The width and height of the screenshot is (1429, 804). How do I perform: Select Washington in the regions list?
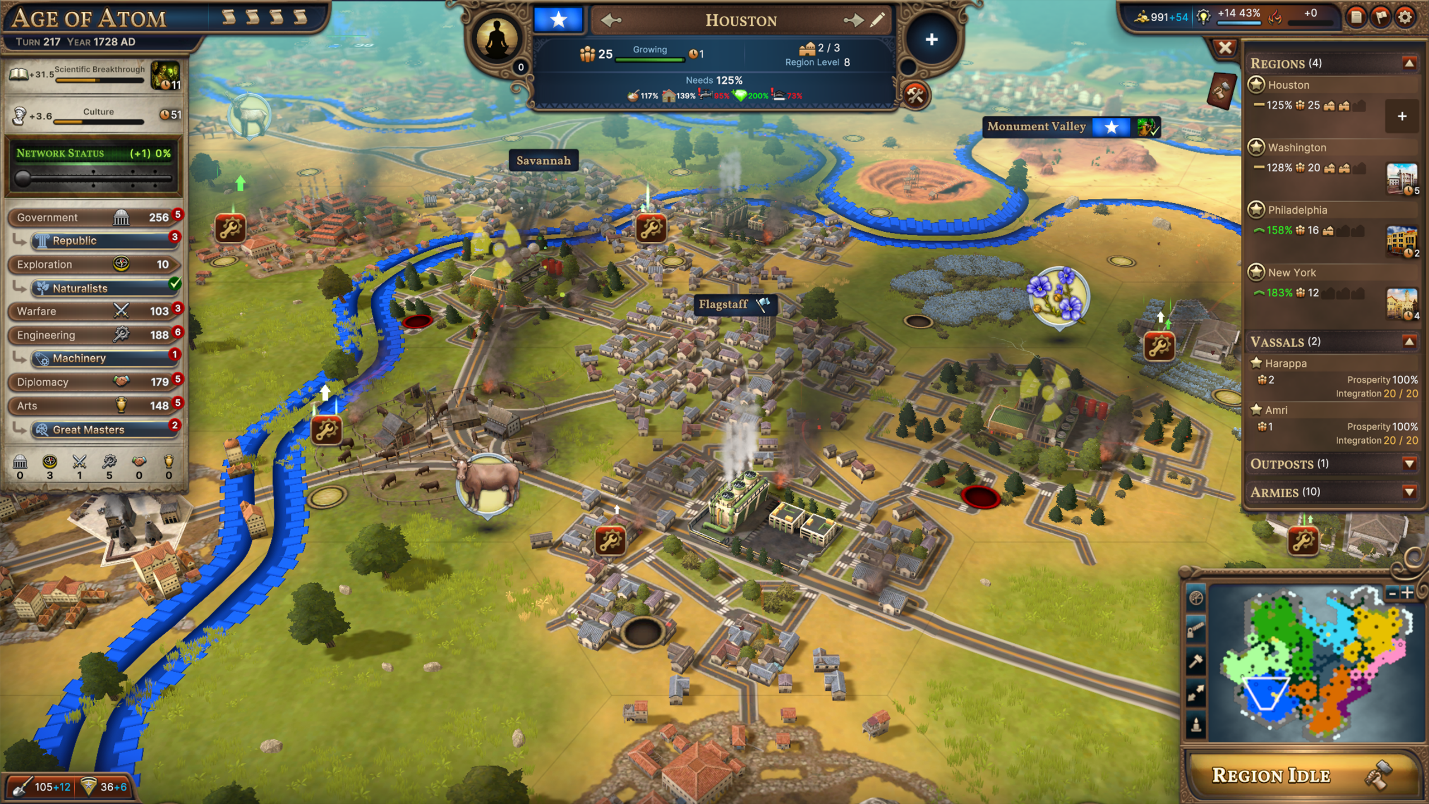(1297, 148)
